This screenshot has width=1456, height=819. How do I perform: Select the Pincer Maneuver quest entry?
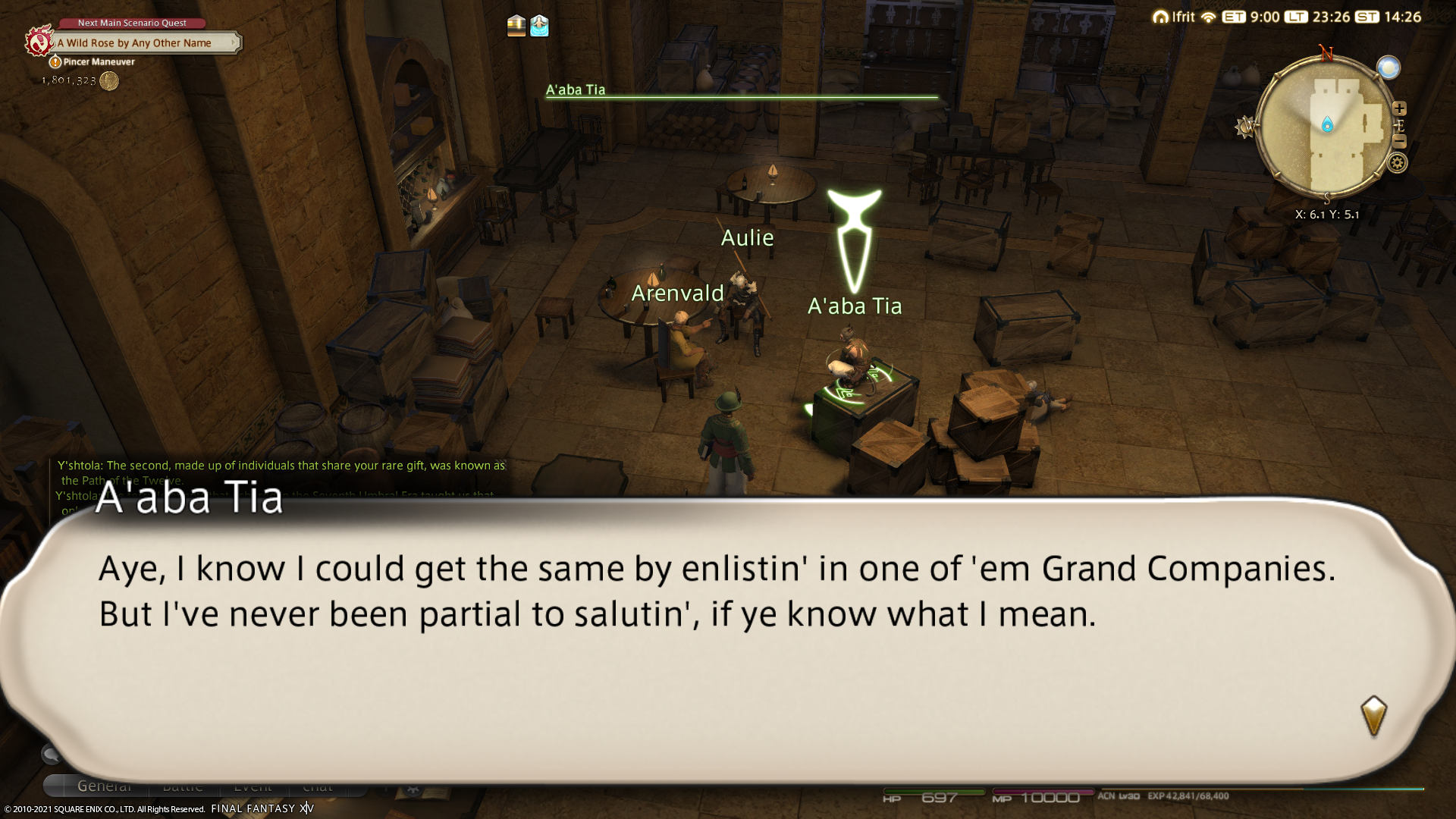point(99,62)
